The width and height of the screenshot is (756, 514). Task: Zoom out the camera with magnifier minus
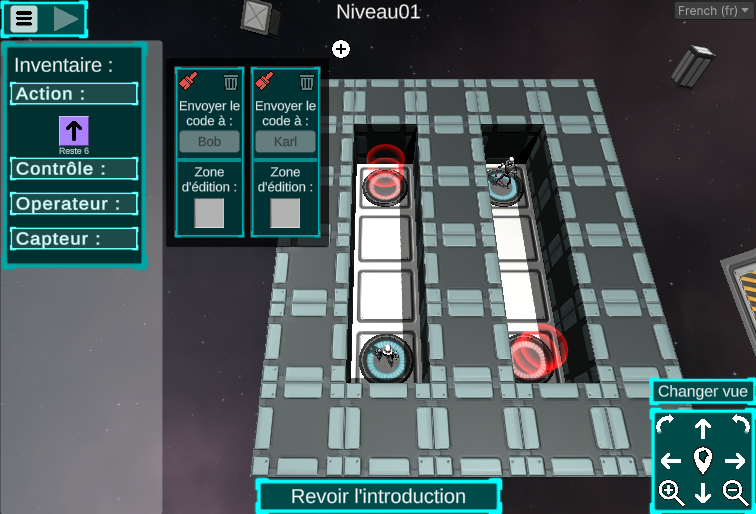735,492
